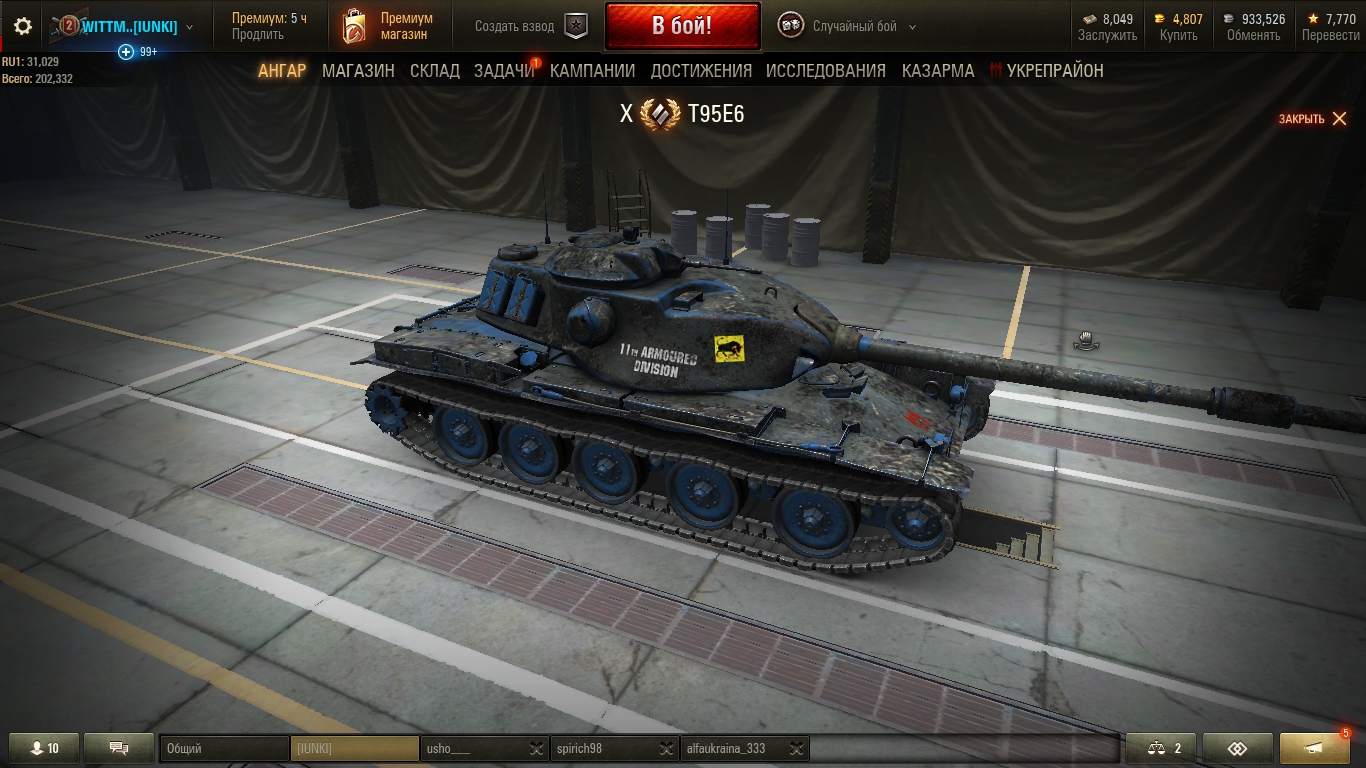
Task: Go to the ЗАДАЧИ tab
Action: click(504, 71)
